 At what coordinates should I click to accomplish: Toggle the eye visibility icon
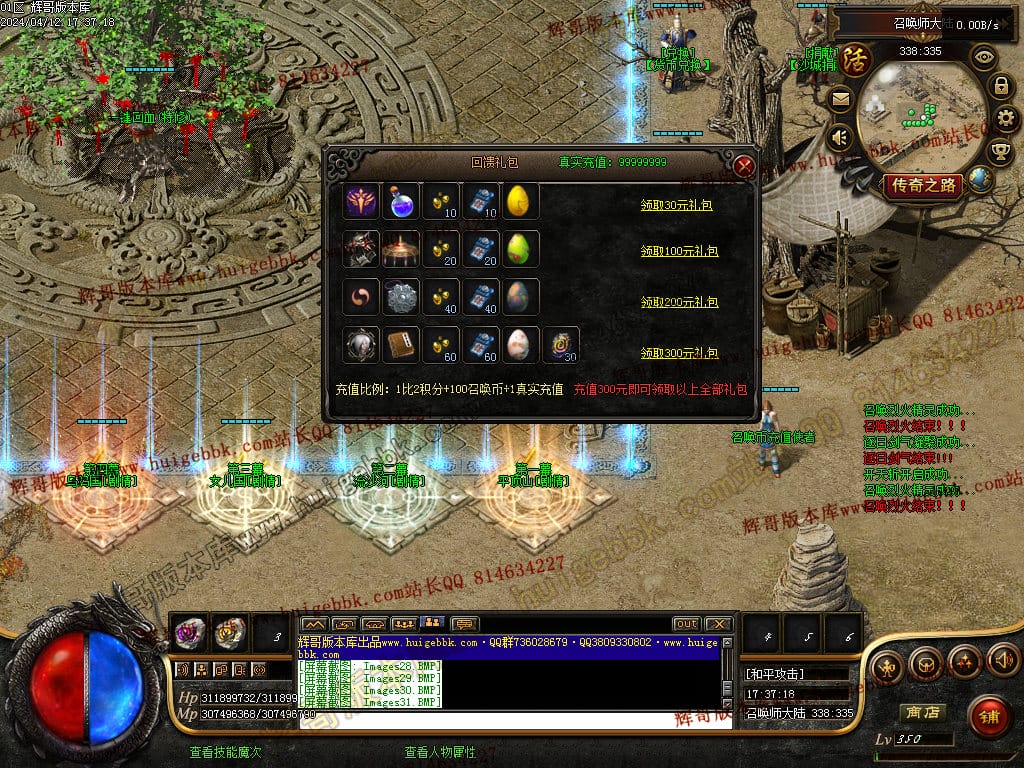(x=984, y=57)
